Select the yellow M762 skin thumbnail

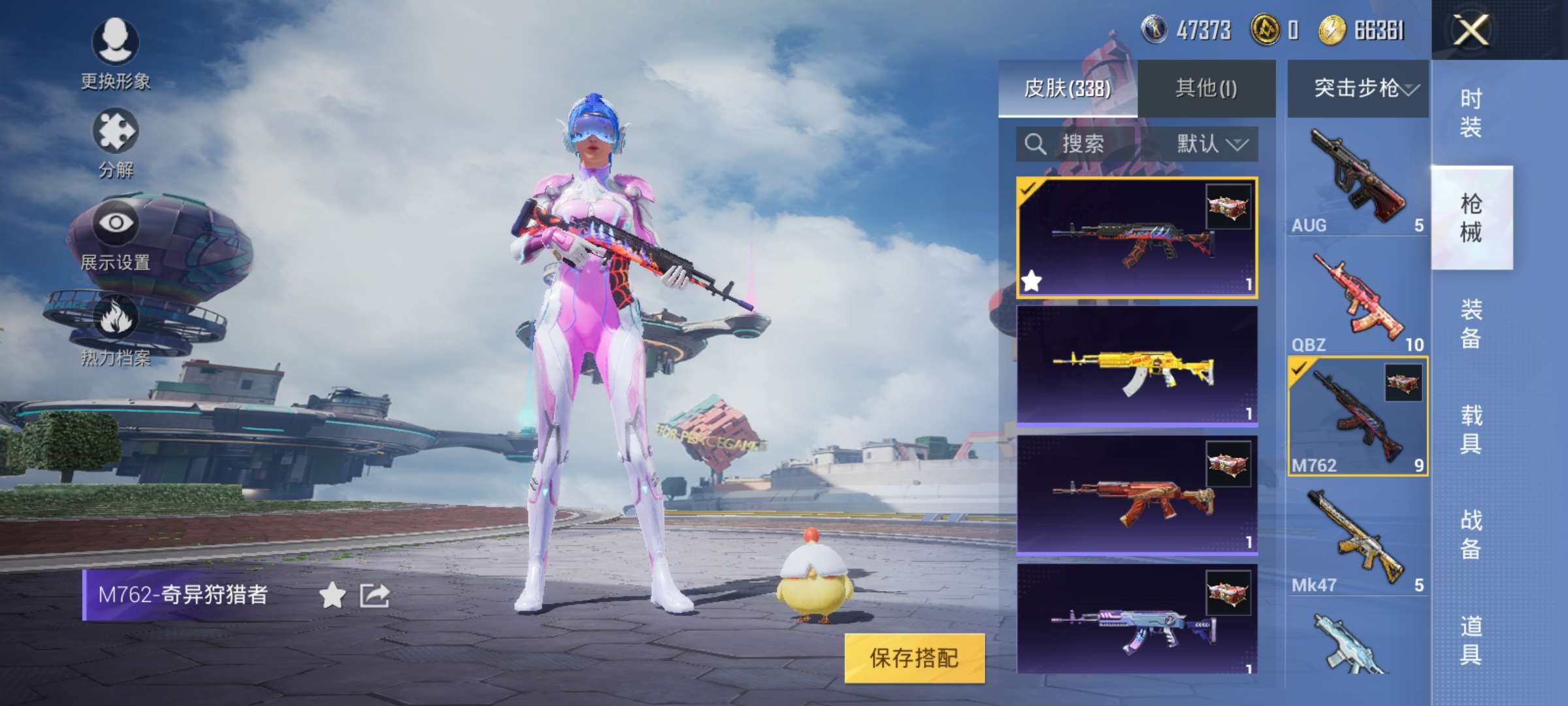(1137, 366)
